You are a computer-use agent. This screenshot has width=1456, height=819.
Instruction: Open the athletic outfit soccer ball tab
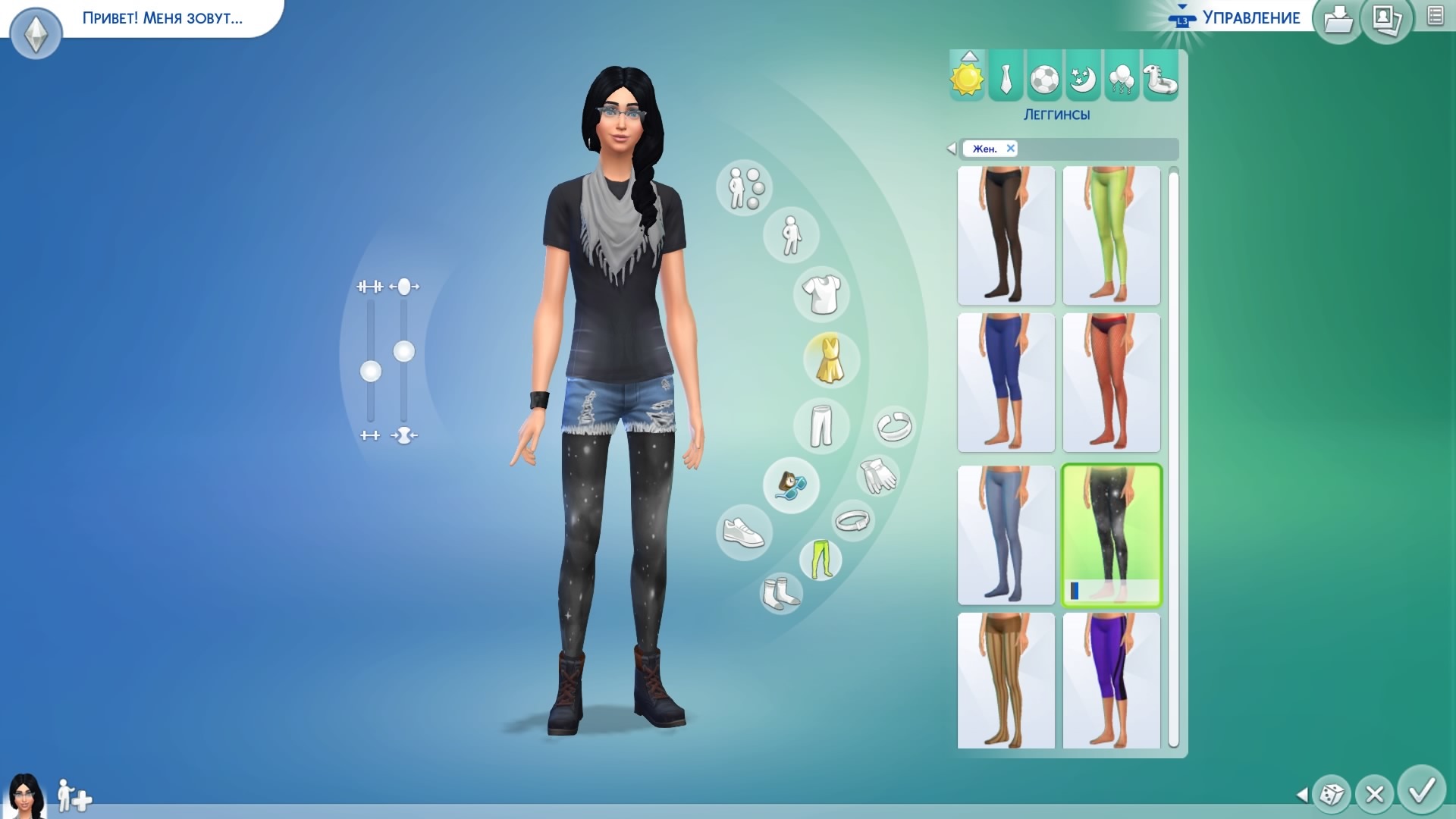1044,77
